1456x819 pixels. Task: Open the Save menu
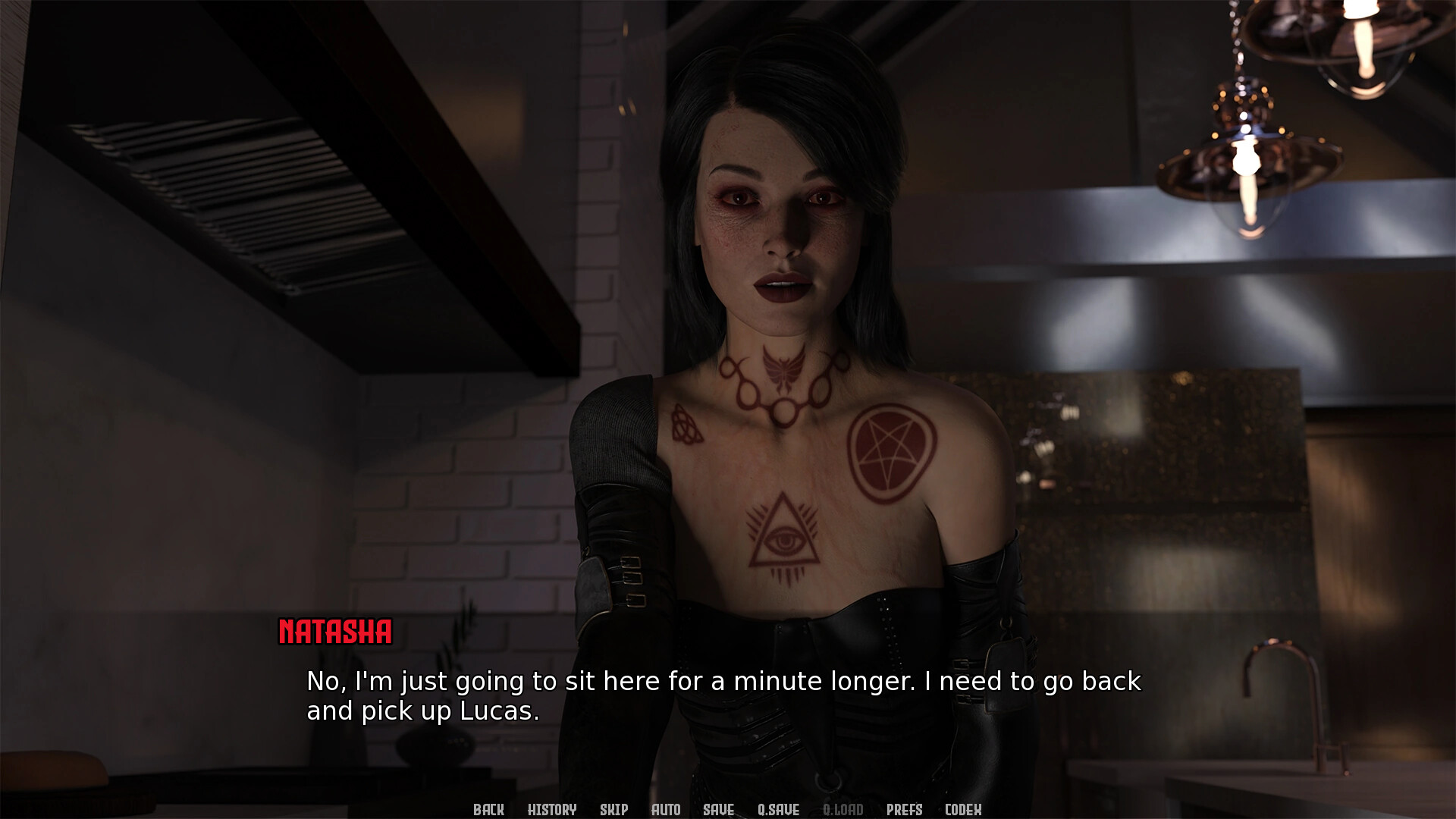tap(718, 809)
